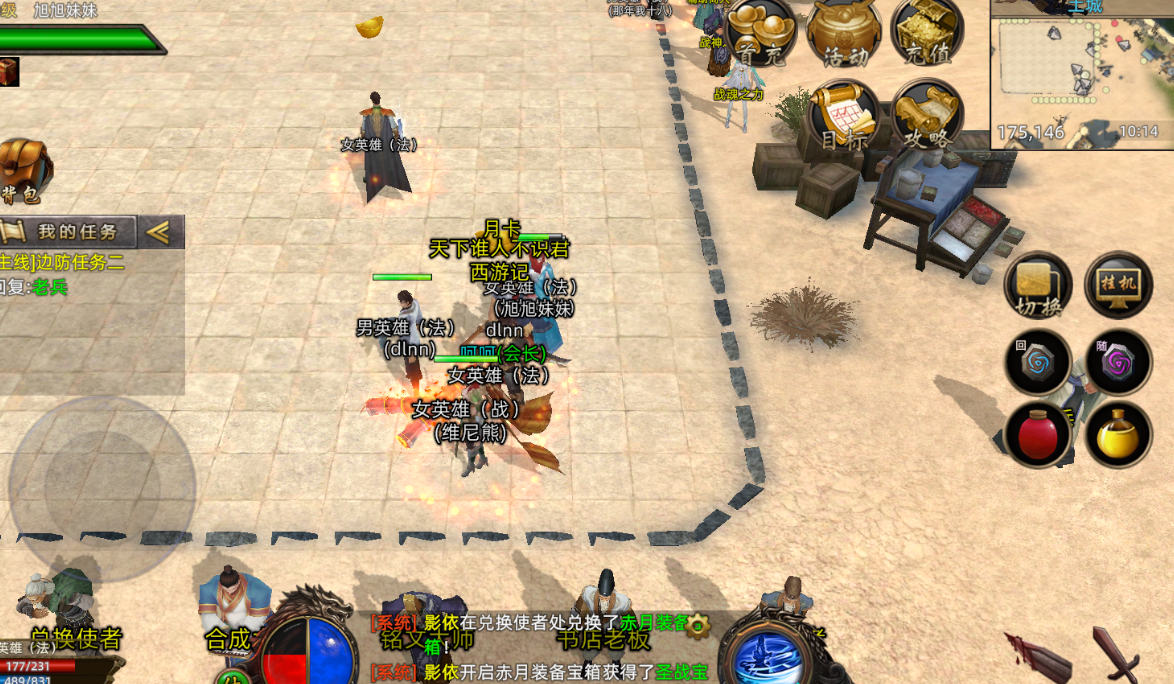Screen dimensions: 1174x684
Task: Open the 首充 first-recharge gold ingot icon
Action: [x=761, y=32]
